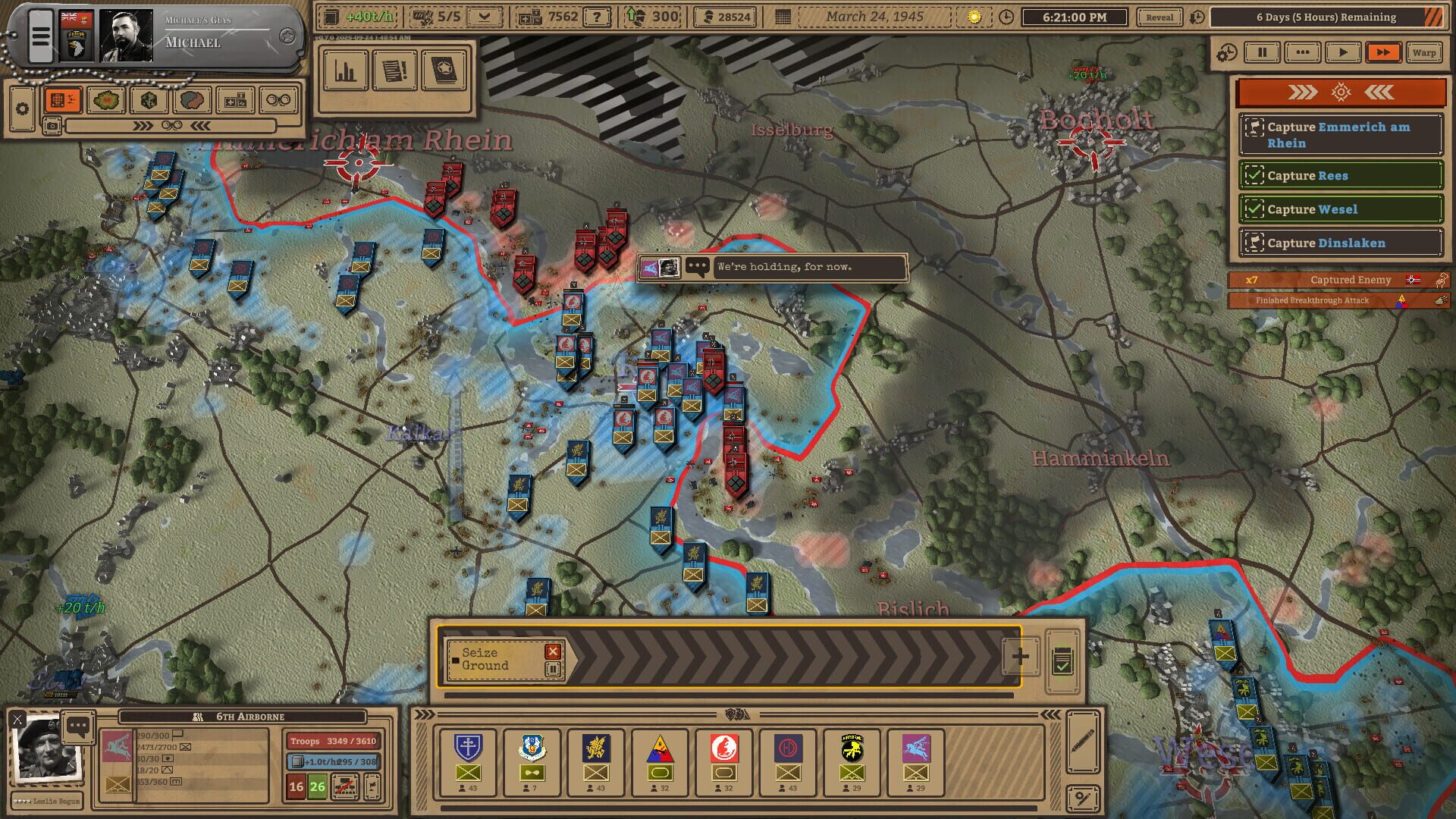Pause the Seize Ground order
Screen dimensions: 1456x819
[553, 667]
